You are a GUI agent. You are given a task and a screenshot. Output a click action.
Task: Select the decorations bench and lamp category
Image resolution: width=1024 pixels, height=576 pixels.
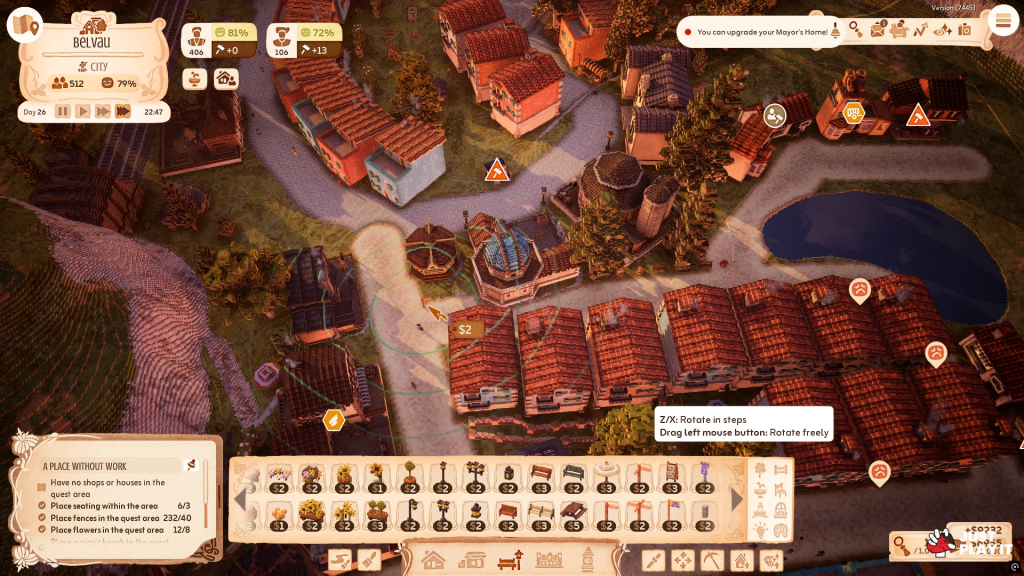[x=510, y=560]
